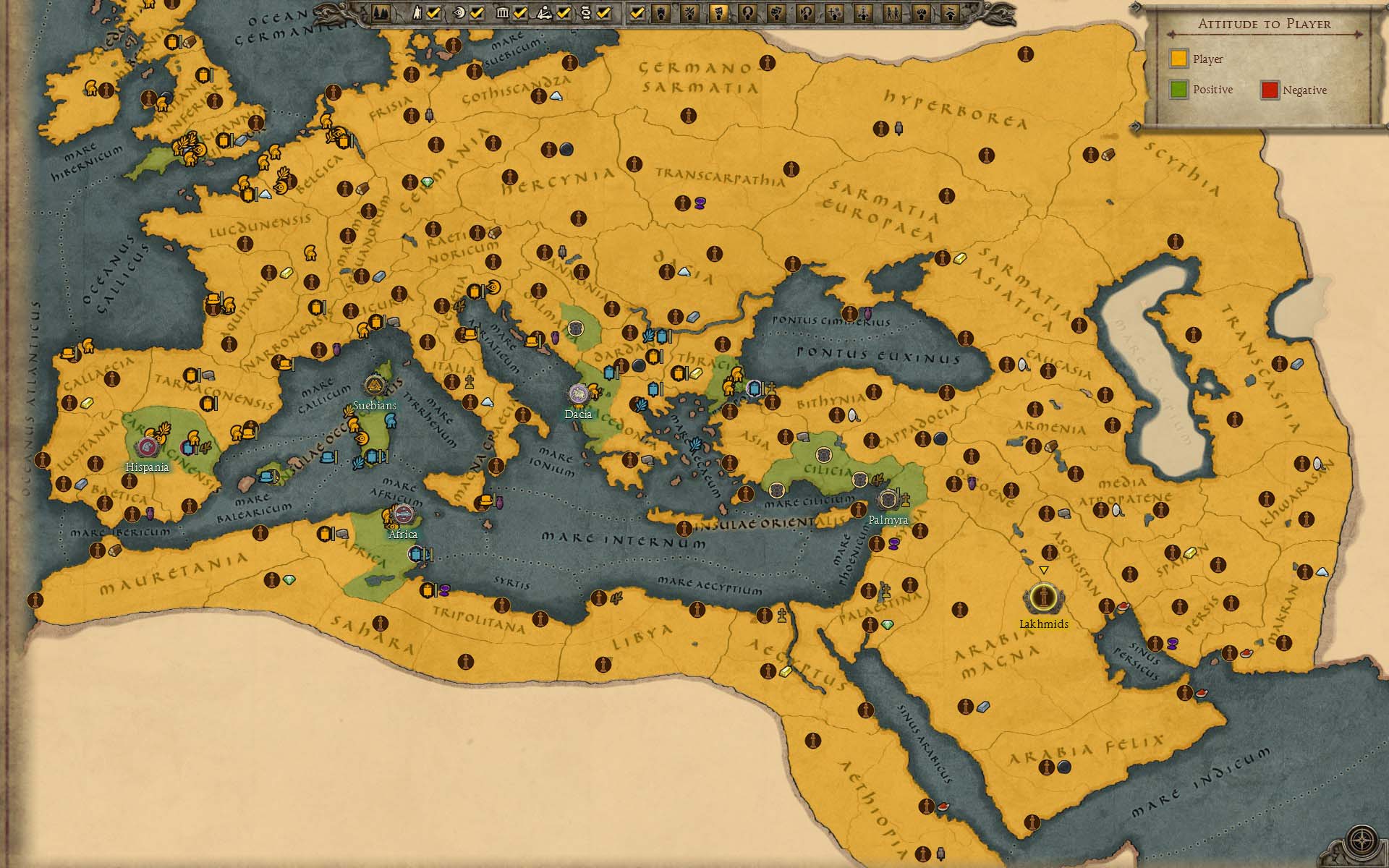Select the crossed swords map filter
1389x868 pixels.
[689, 13]
